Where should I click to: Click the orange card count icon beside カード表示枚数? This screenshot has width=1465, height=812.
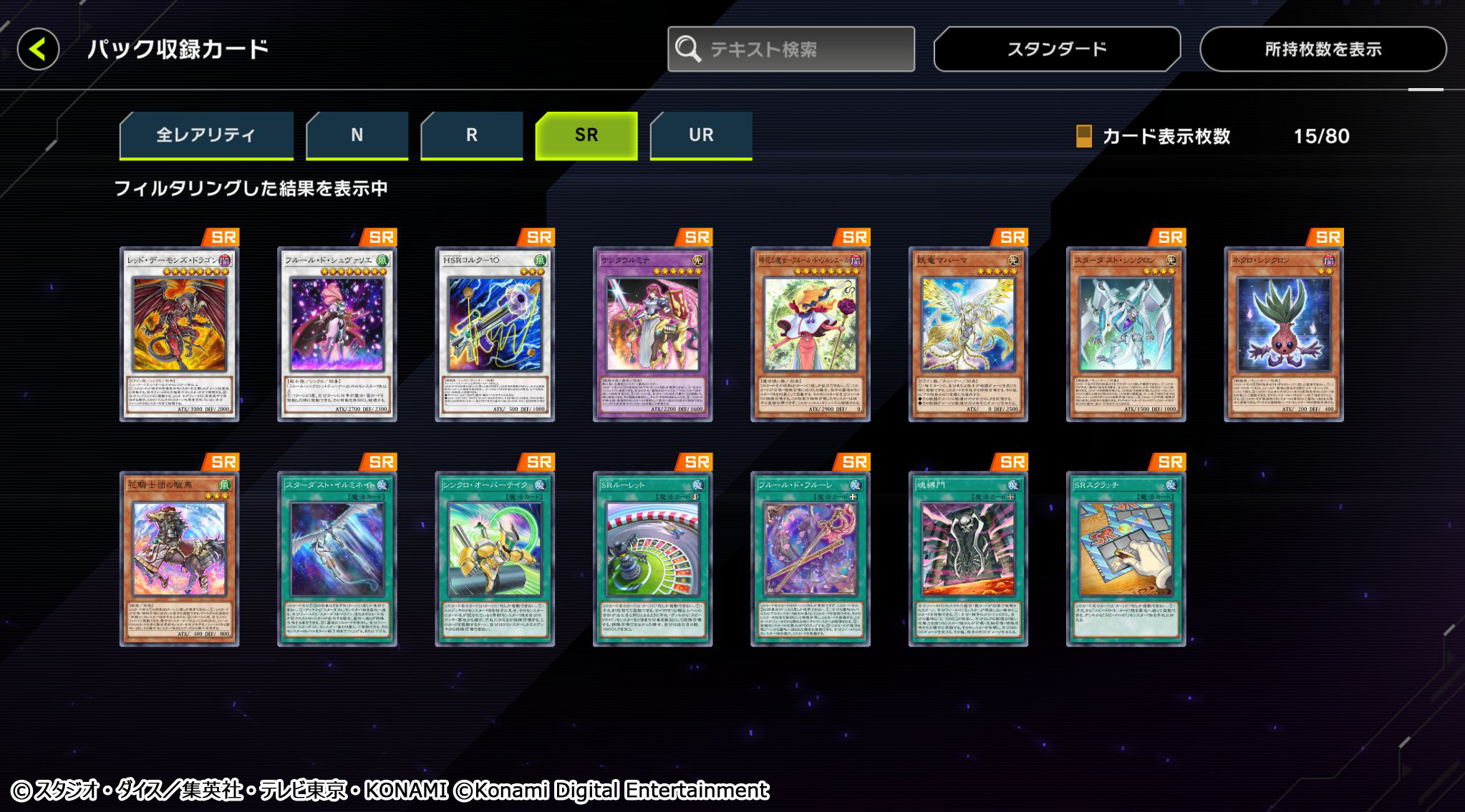coord(1086,137)
